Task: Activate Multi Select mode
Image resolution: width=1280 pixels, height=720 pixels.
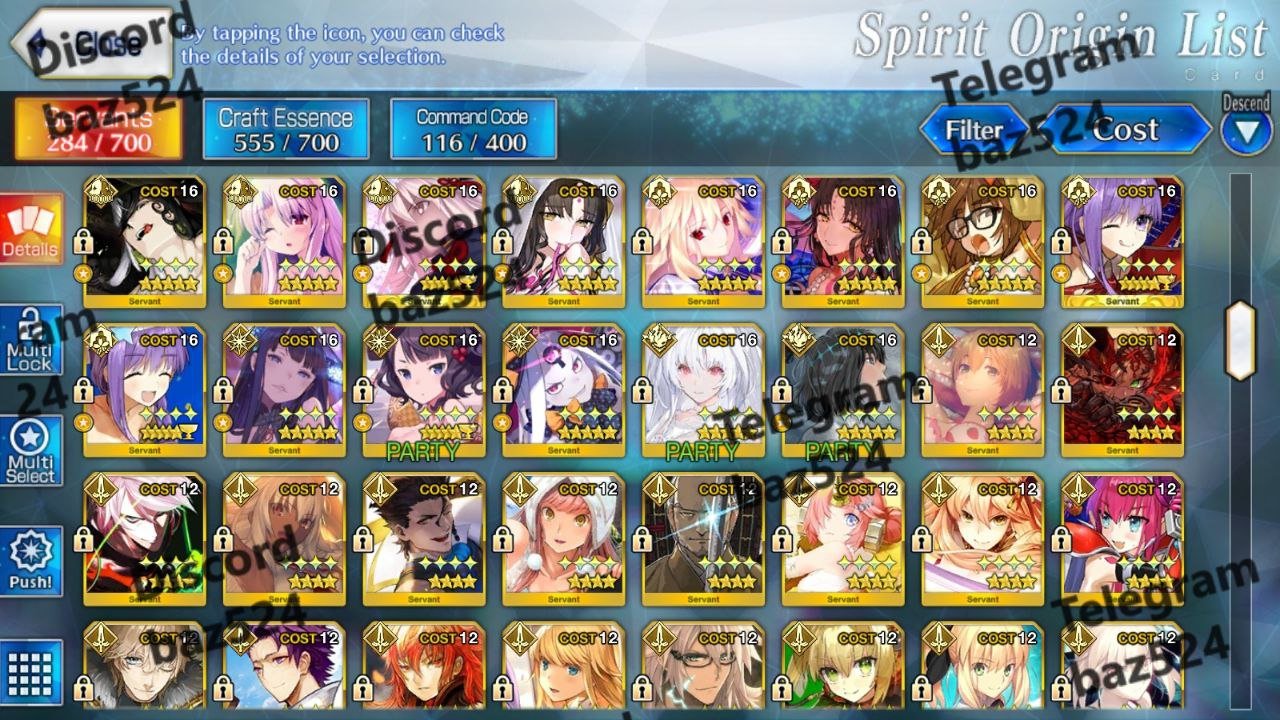Action: (31, 451)
